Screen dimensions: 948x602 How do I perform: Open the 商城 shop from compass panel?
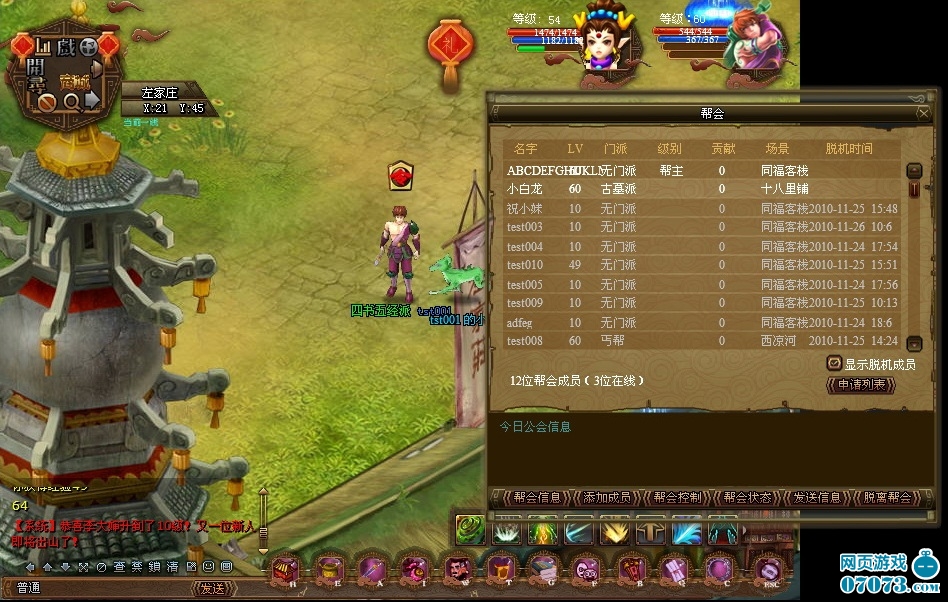74,81
